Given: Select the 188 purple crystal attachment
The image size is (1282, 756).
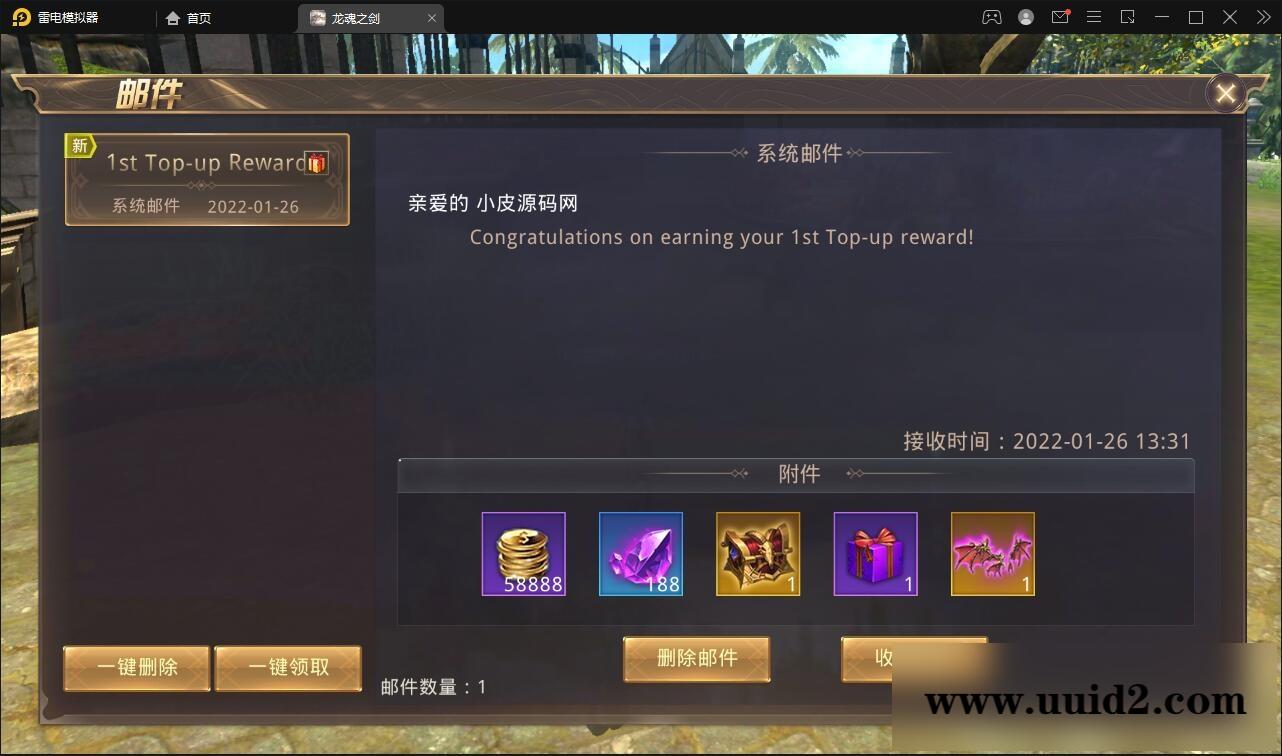Looking at the screenshot, I should point(641,554).
